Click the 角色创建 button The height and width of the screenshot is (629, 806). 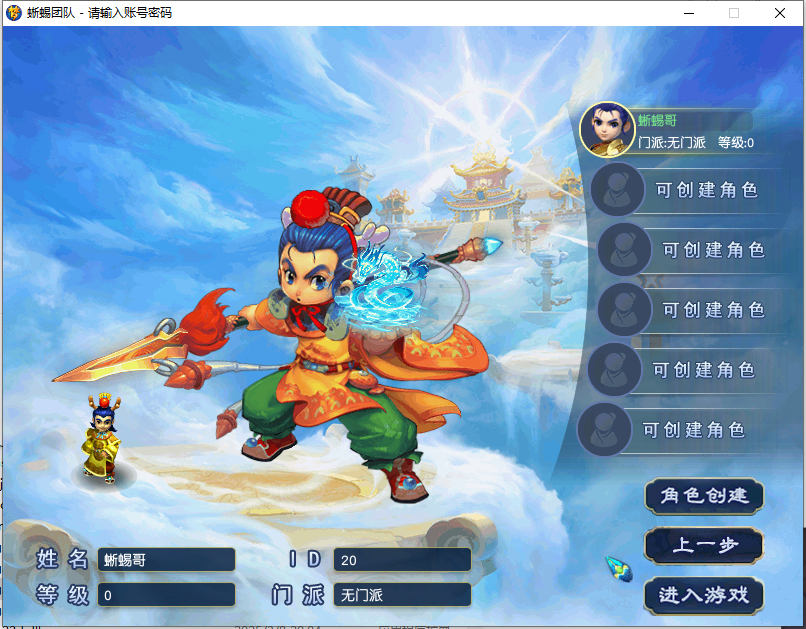pyautogui.click(x=704, y=496)
